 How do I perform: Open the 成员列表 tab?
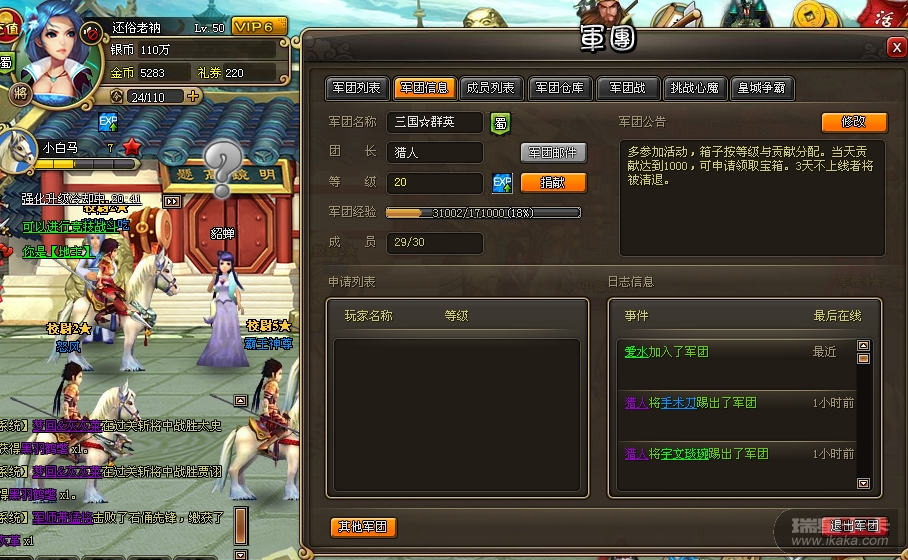490,88
